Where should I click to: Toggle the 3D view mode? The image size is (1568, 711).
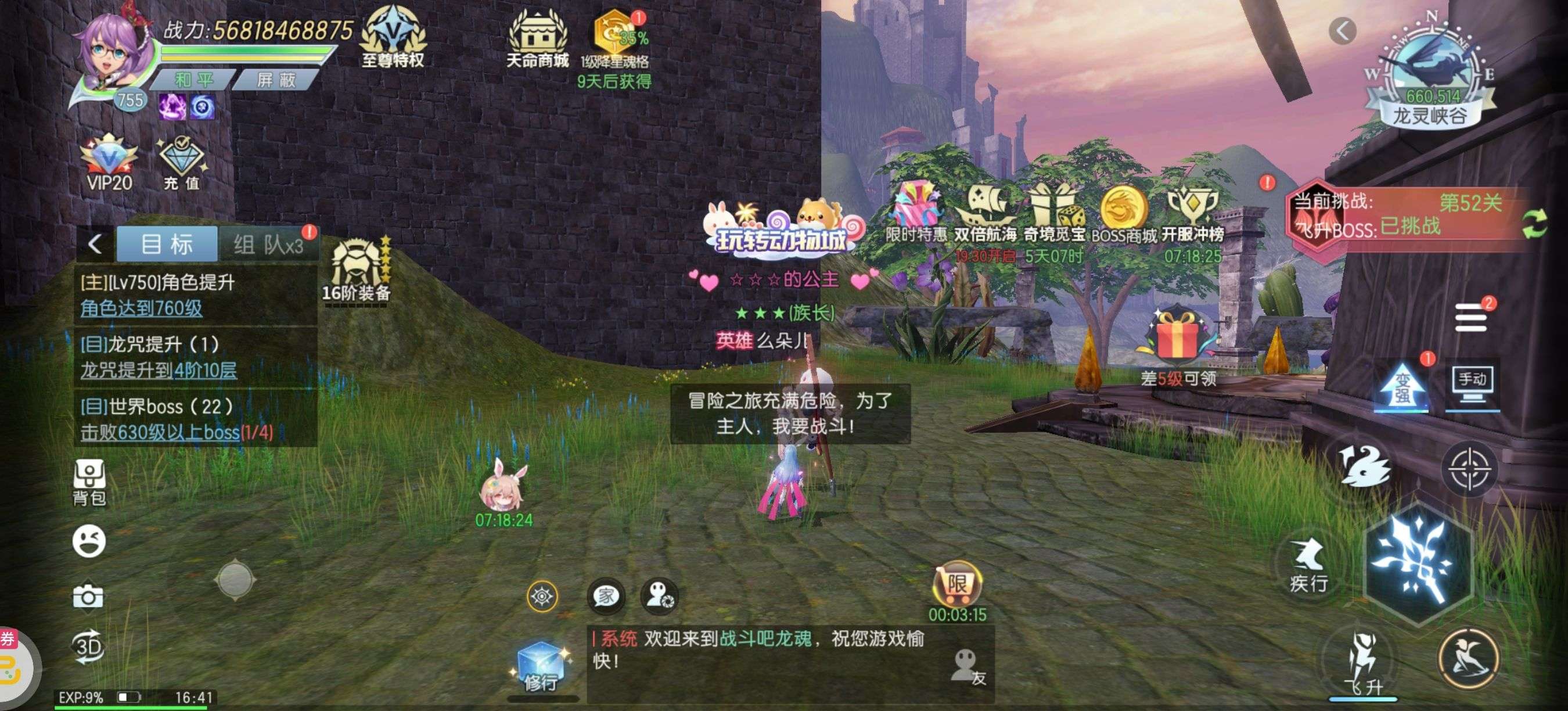pyautogui.click(x=88, y=647)
